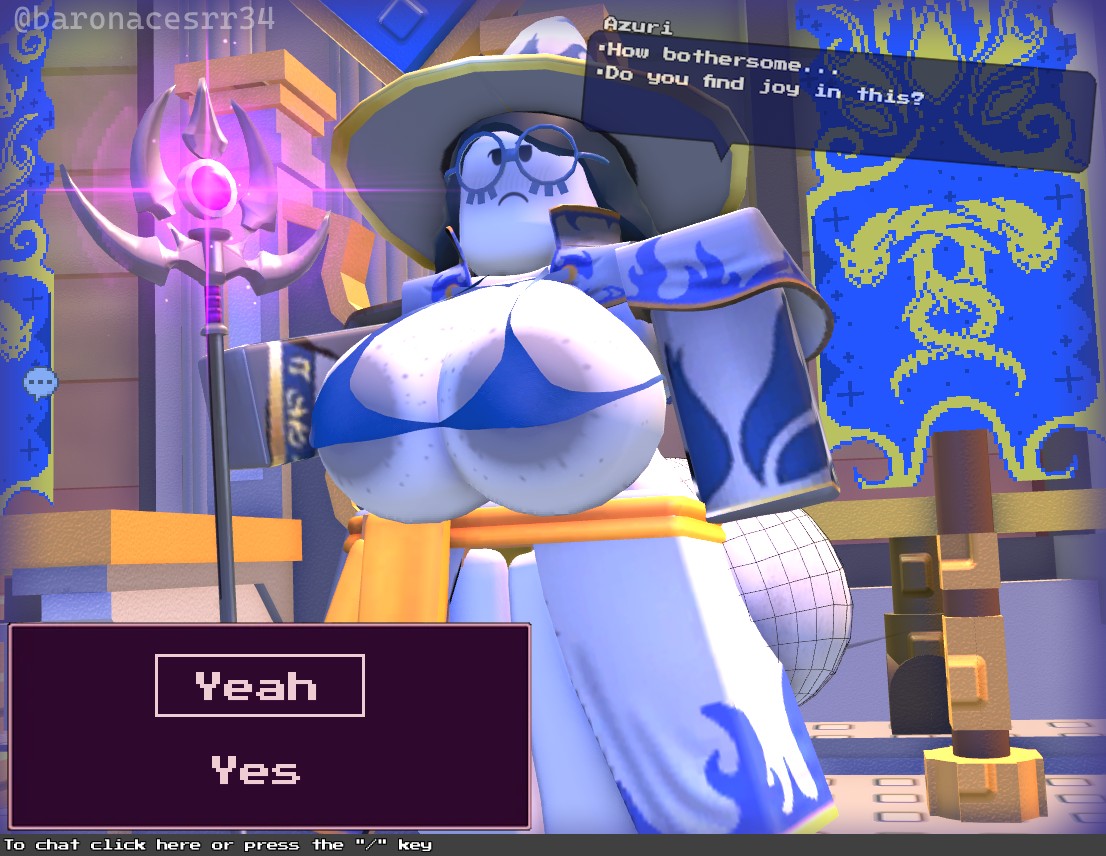This screenshot has width=1106, height=856.
Task: Toggle the blue chat bubble icon
Action: click(x=41, y=382)
